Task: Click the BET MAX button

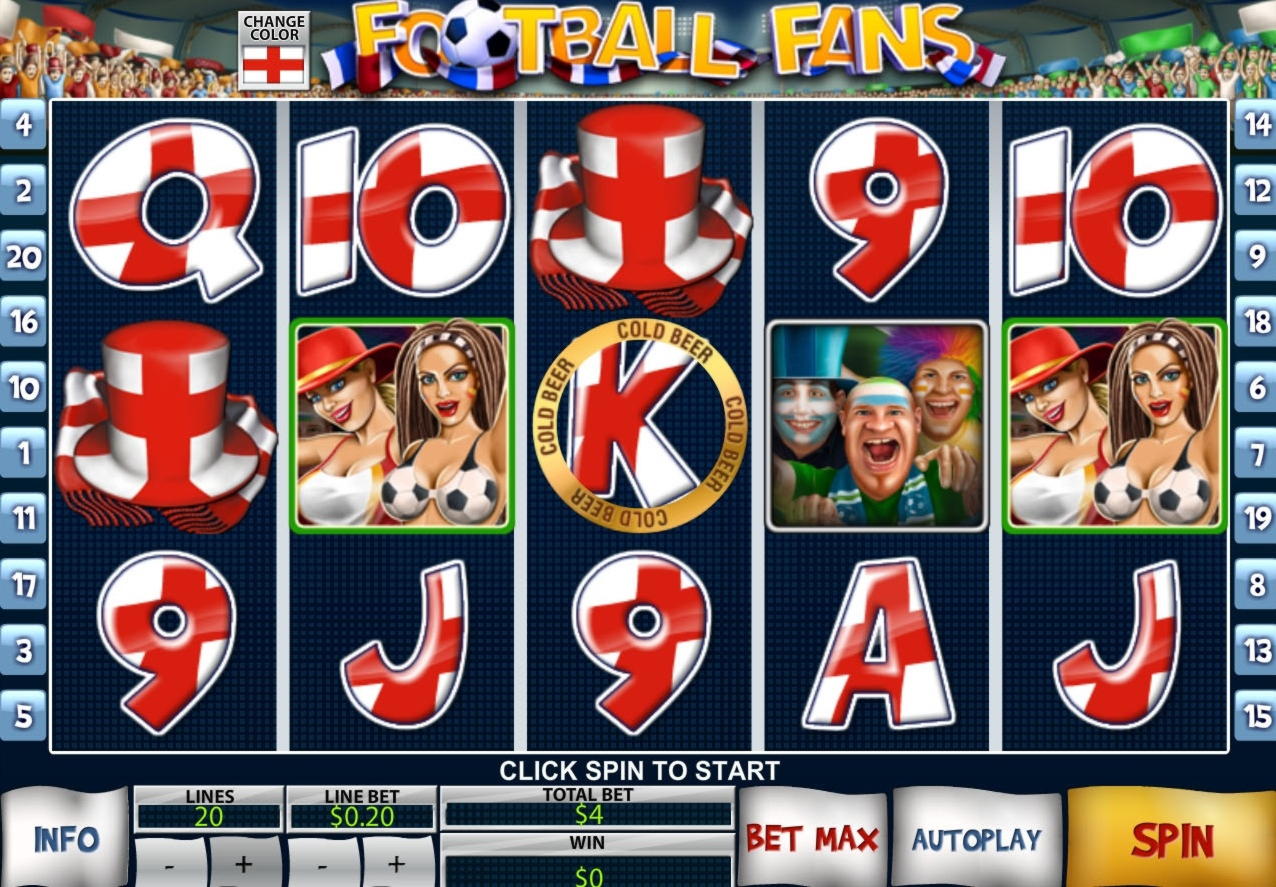Action: point(812,839)
